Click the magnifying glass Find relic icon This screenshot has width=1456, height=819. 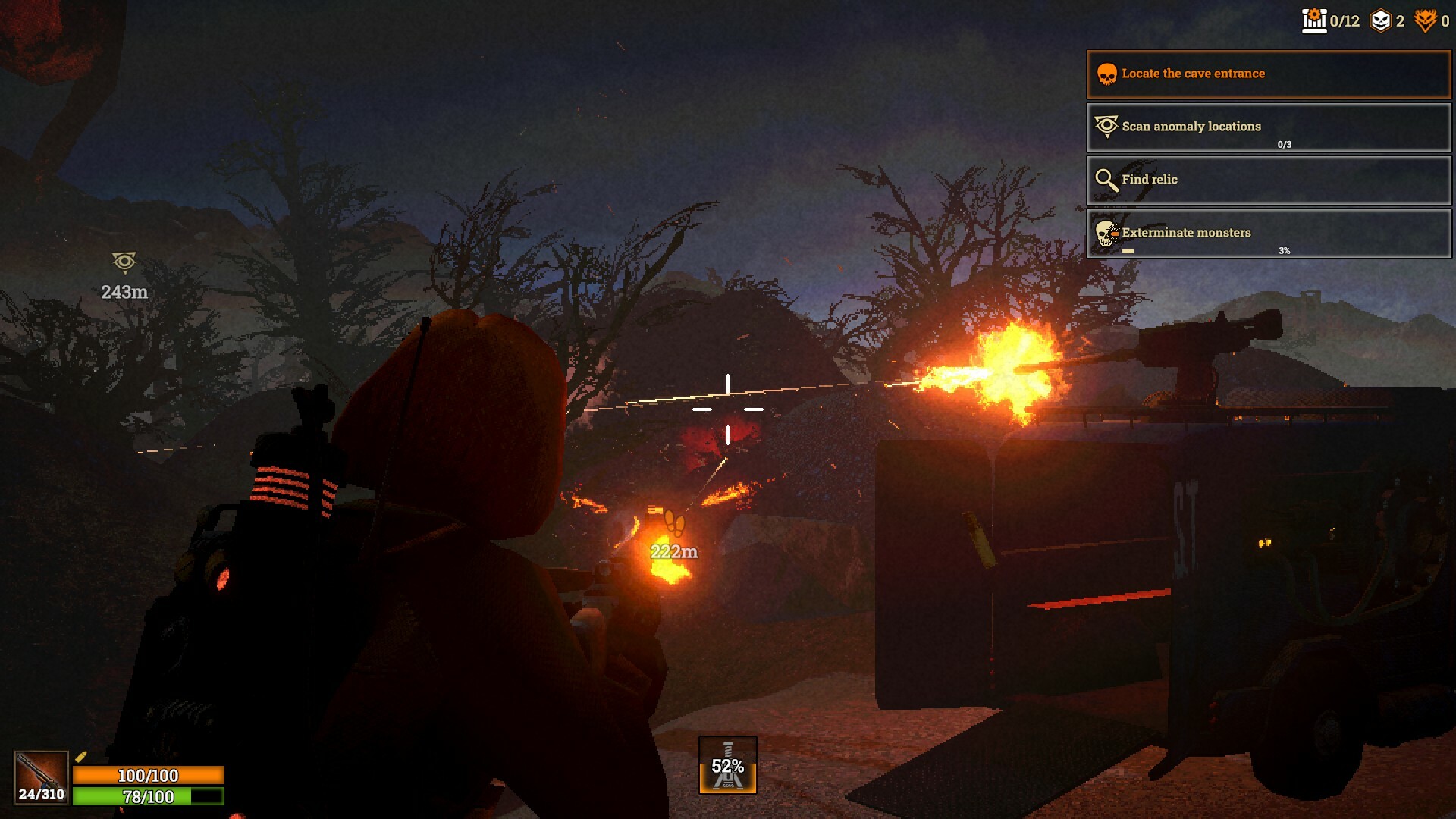point(1106,180)
